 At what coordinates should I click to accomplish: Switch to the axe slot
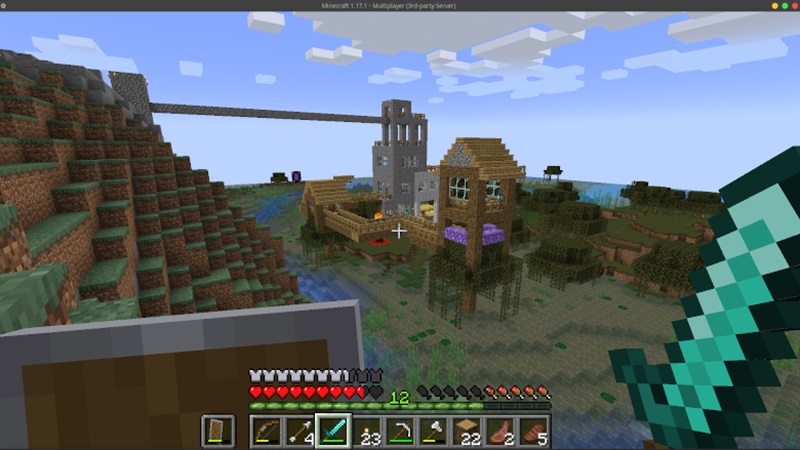point(433,431)
